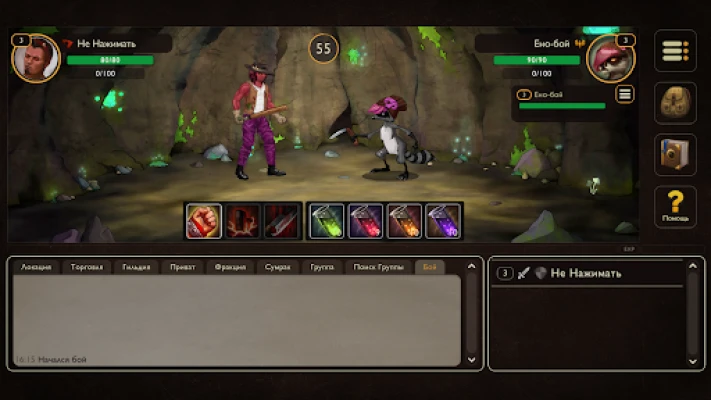The width and height of the screenshot is (711, 400).
Task: Use the crimson red potion
Action: coord(365,221)
